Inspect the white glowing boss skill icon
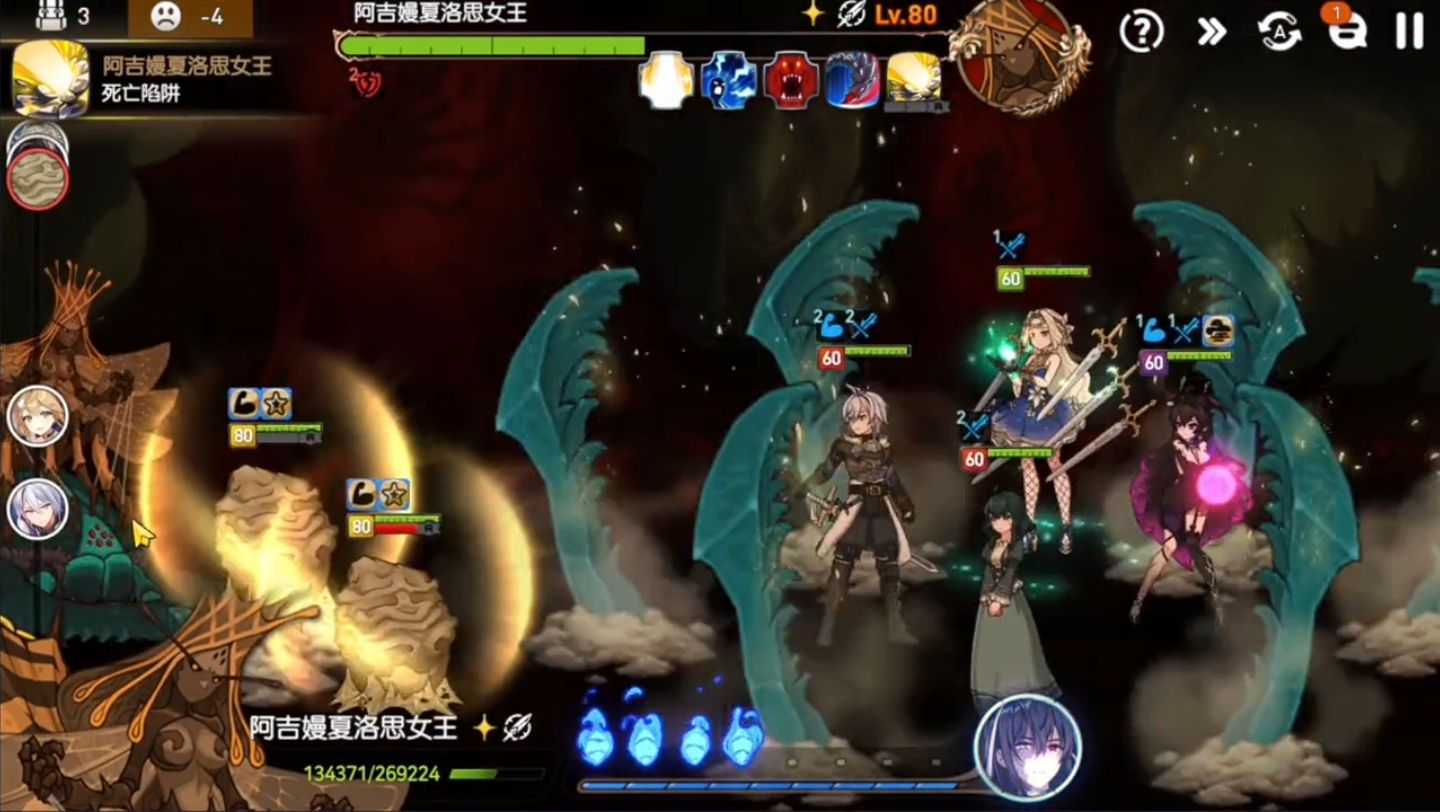The width and height of the screenshot is (1440, 812). (666, 81)
